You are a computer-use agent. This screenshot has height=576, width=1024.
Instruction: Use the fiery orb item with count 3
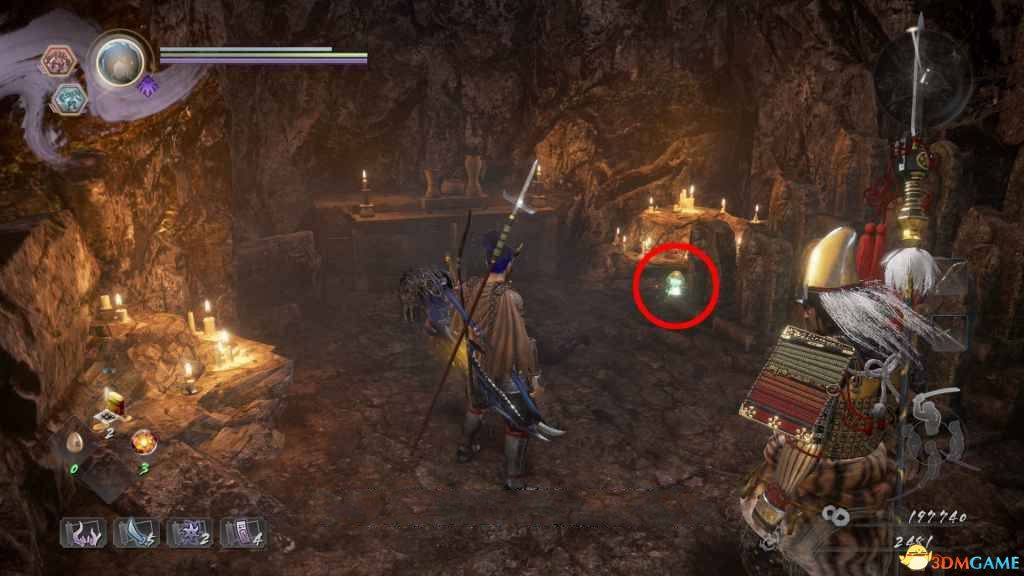[x=143, y=440]
